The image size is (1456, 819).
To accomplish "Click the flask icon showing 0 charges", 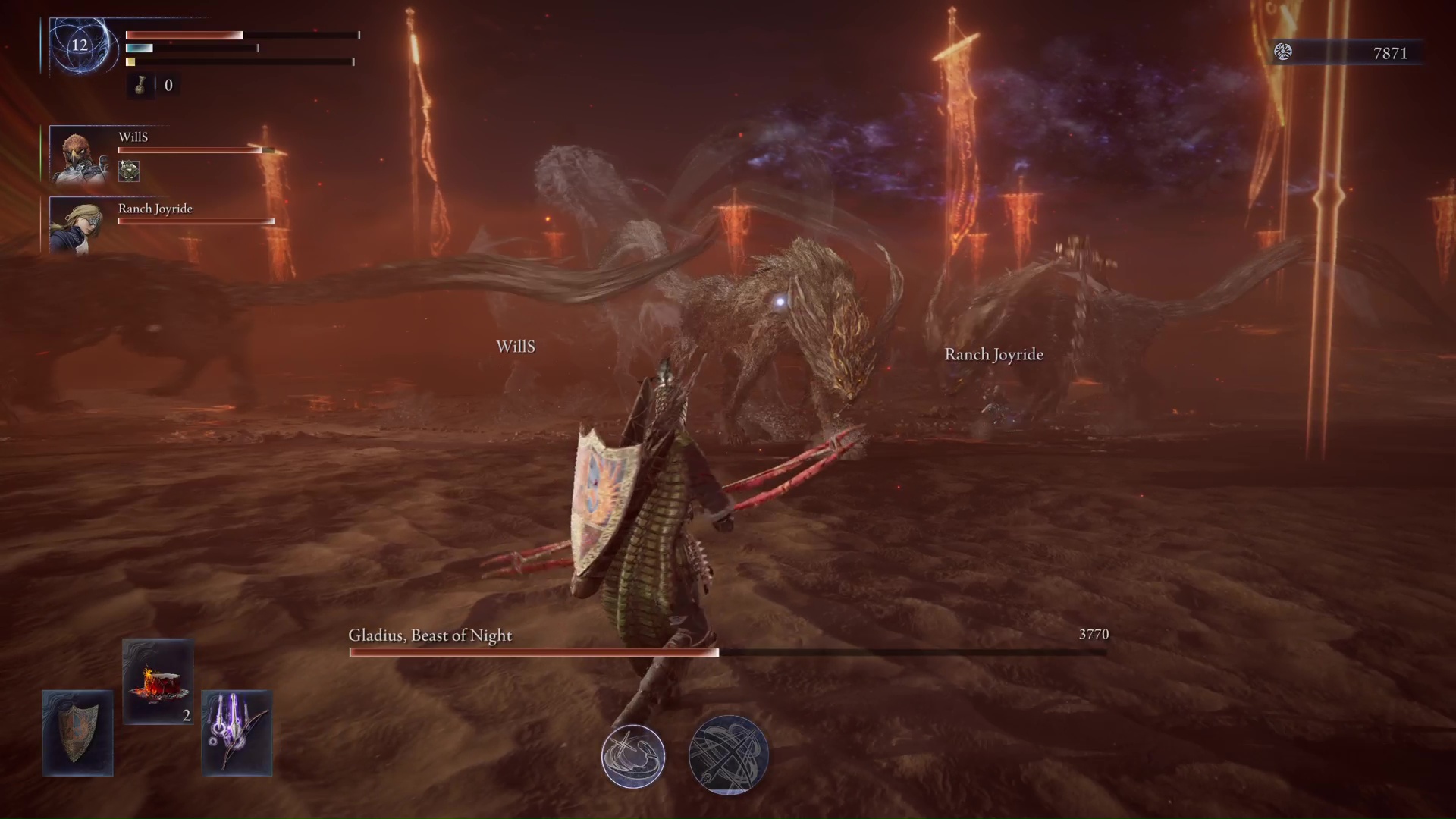I will [x=140, y=86].
